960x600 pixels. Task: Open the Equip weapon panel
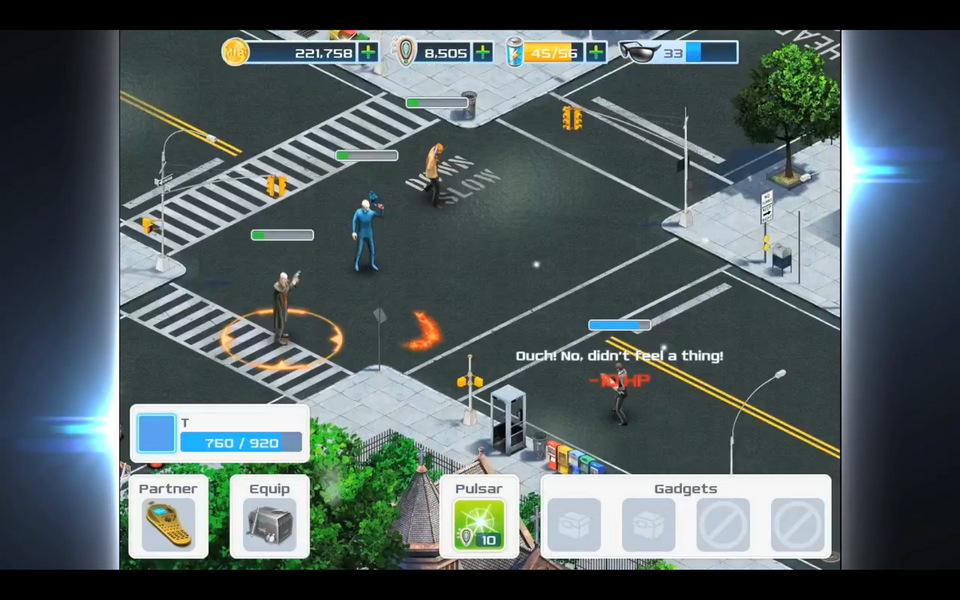pos(269,525)
